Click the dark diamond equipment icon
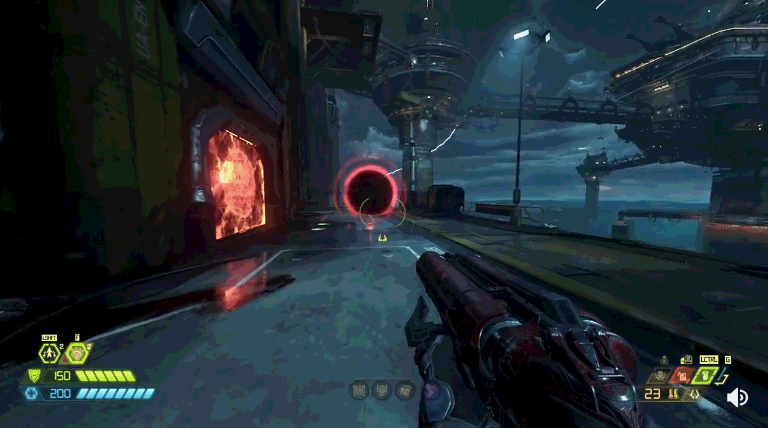768x428 pixels. 659,376
